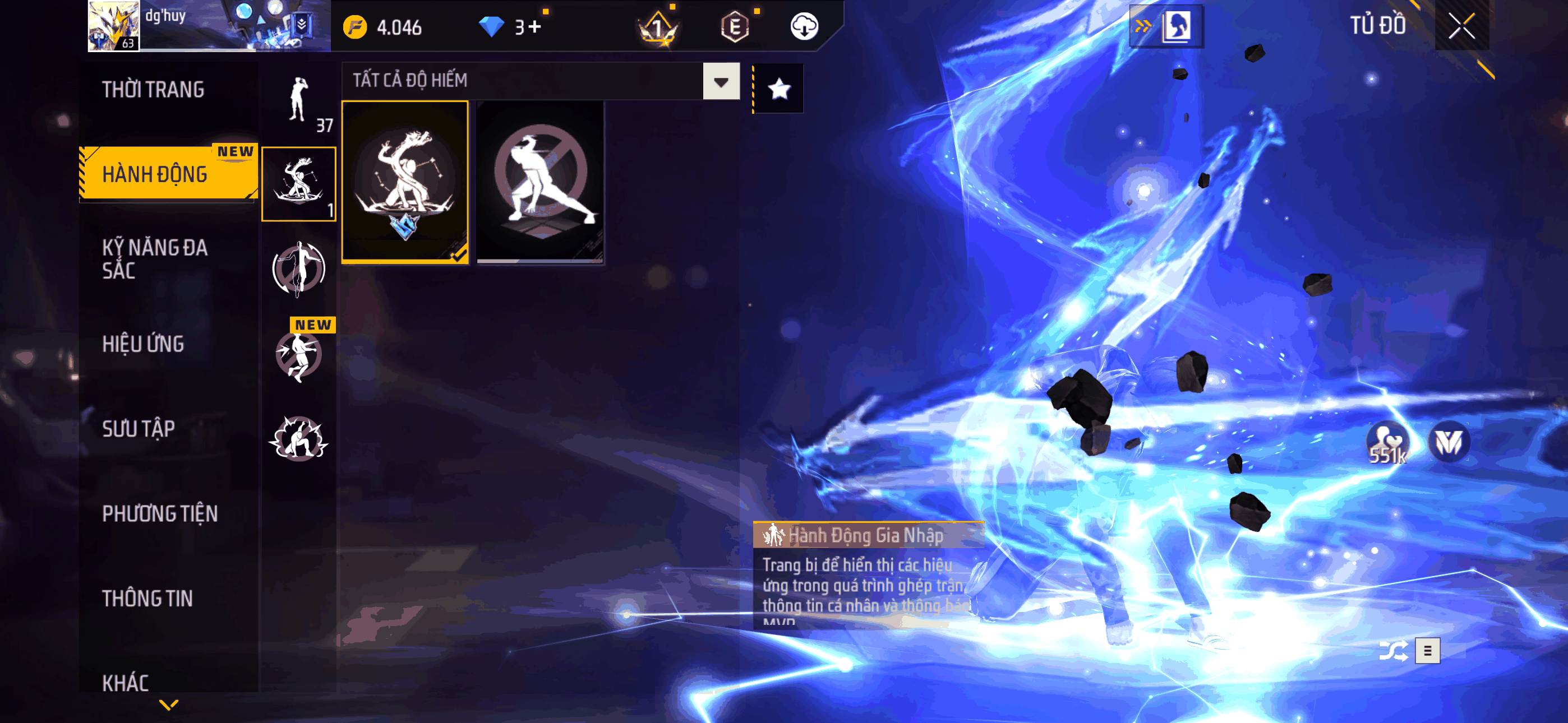Choose the crossed-out no-action card
This screenshot has height=723, width=1568.
coord(540,182)
